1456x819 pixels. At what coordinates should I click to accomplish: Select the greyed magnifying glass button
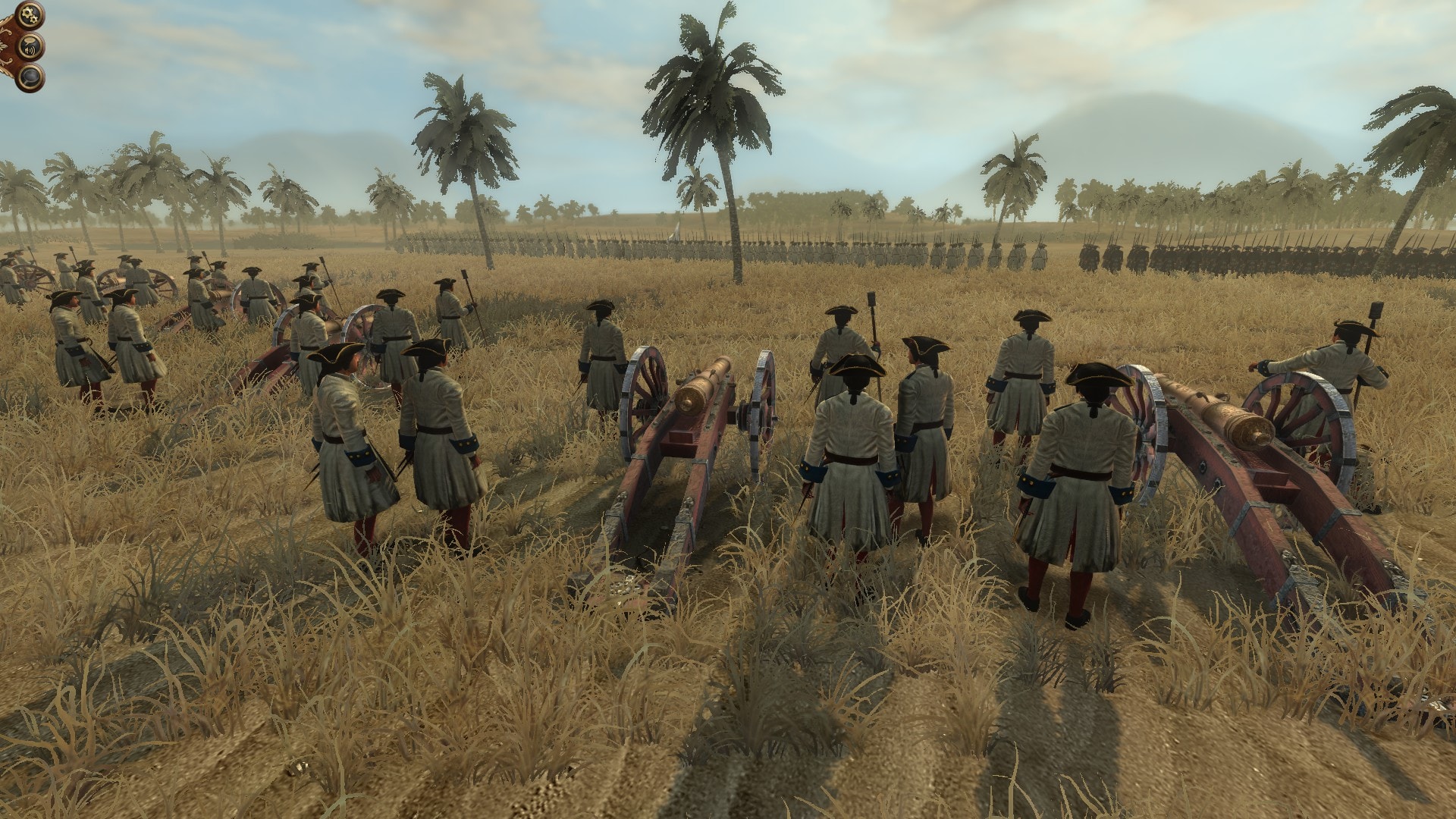click(x=31, y=77)
